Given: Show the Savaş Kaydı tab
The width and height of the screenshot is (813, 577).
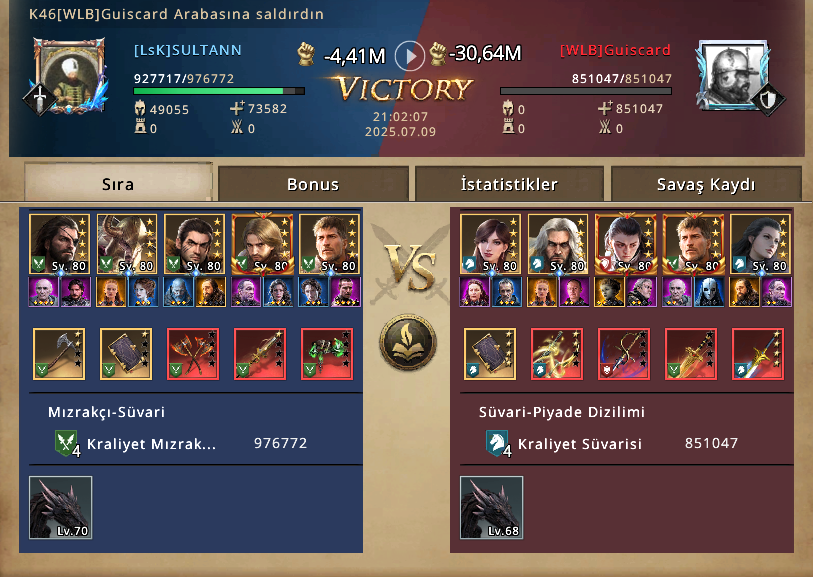Looking at the screenshot, I should (x=706, y=184).
